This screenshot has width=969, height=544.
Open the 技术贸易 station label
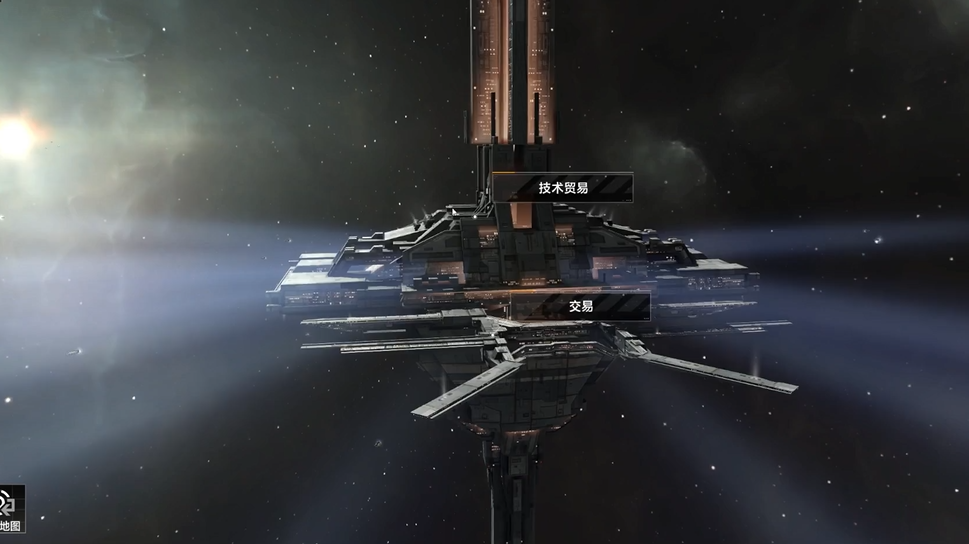click(x=563, y=188)
